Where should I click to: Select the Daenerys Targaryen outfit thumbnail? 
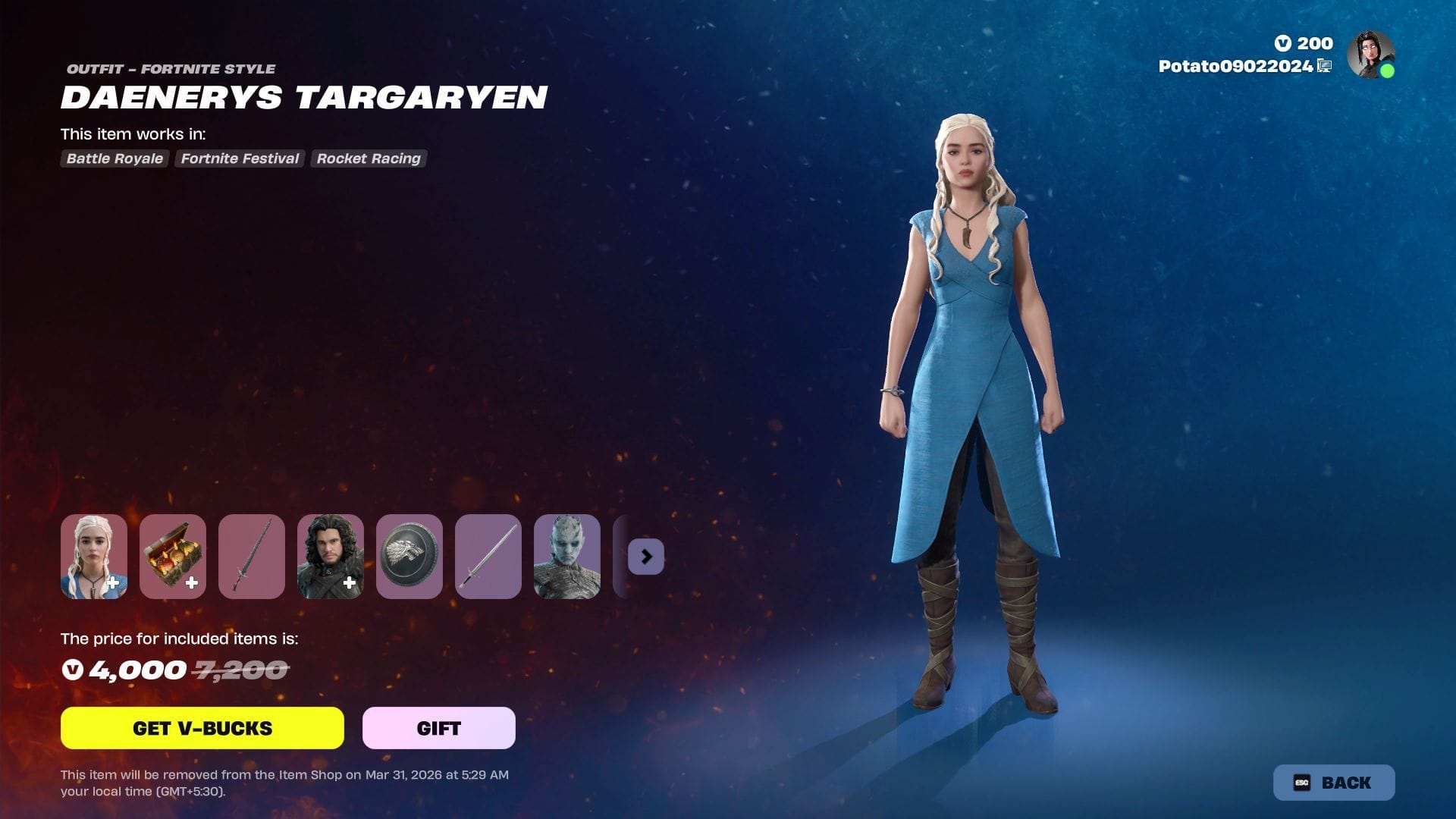tap(94, 557)
